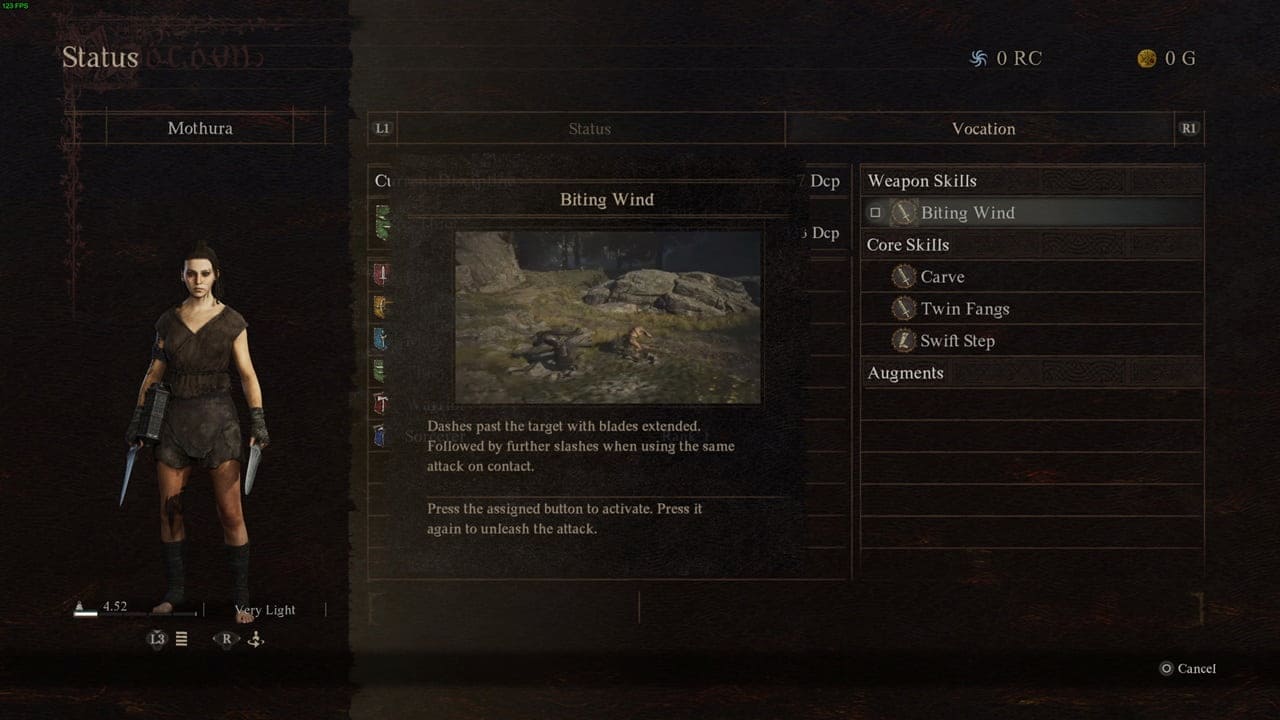
Task: Choose the Carve core skill
Action: click(942, 277)
